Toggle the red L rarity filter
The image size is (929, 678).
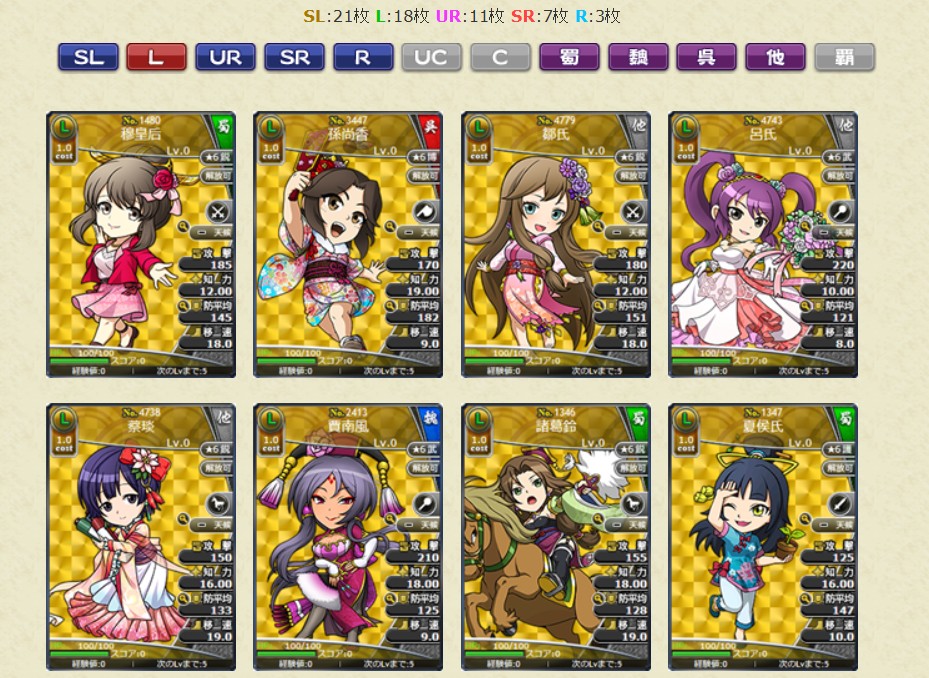pyautogui.click(x=156, y=57)
